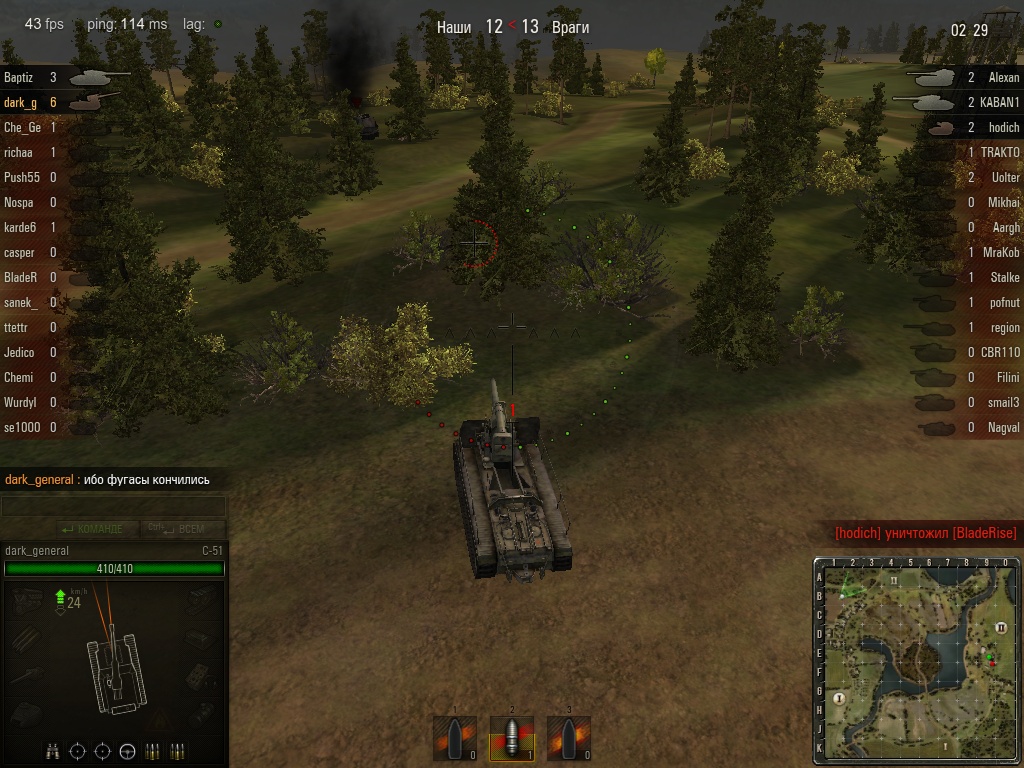The image size is (1024, 768).
Task: Click the steering wheel crew icon
Action: tap(127, 750)
